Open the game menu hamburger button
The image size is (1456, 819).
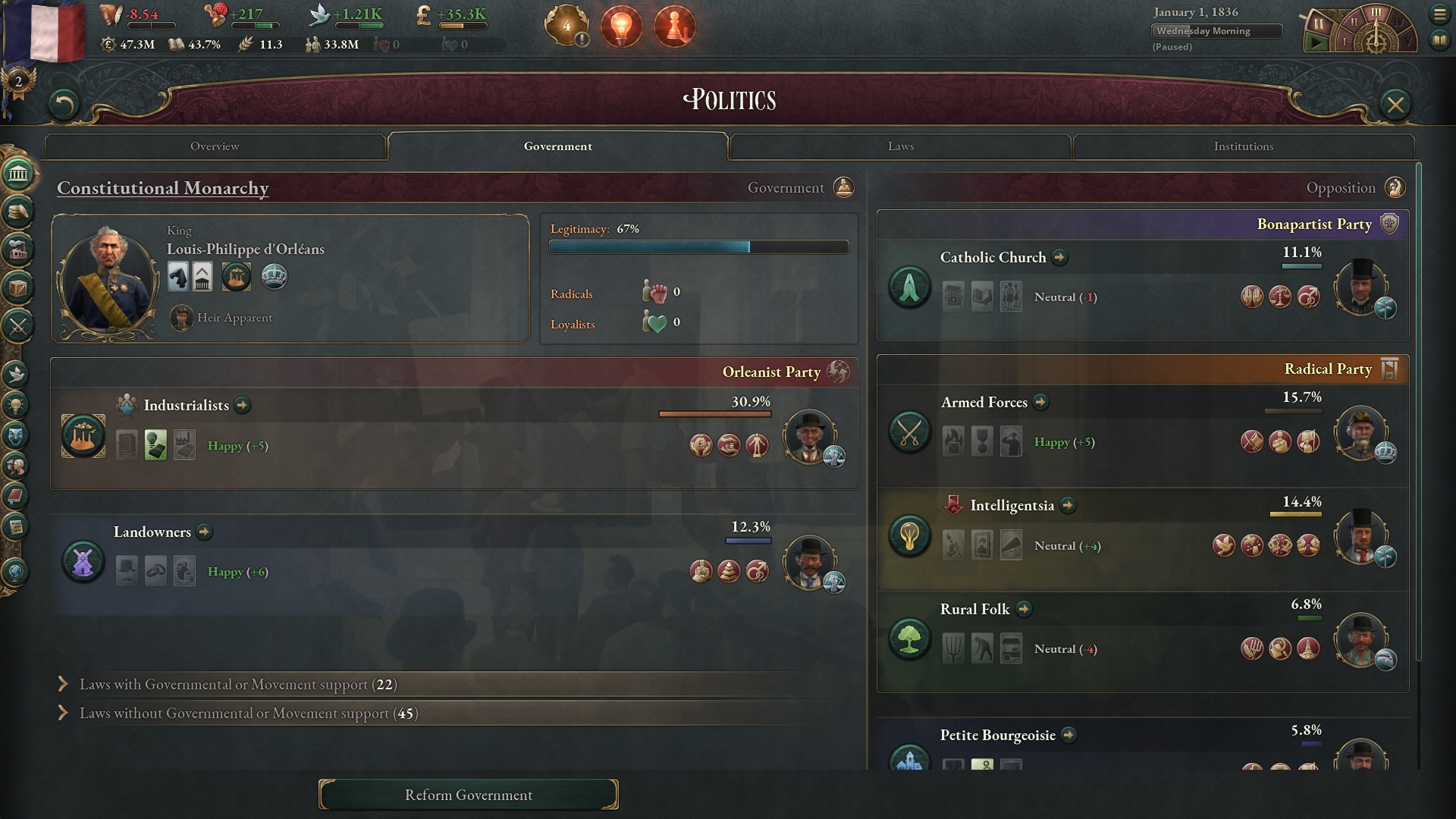pos(1439,14)
